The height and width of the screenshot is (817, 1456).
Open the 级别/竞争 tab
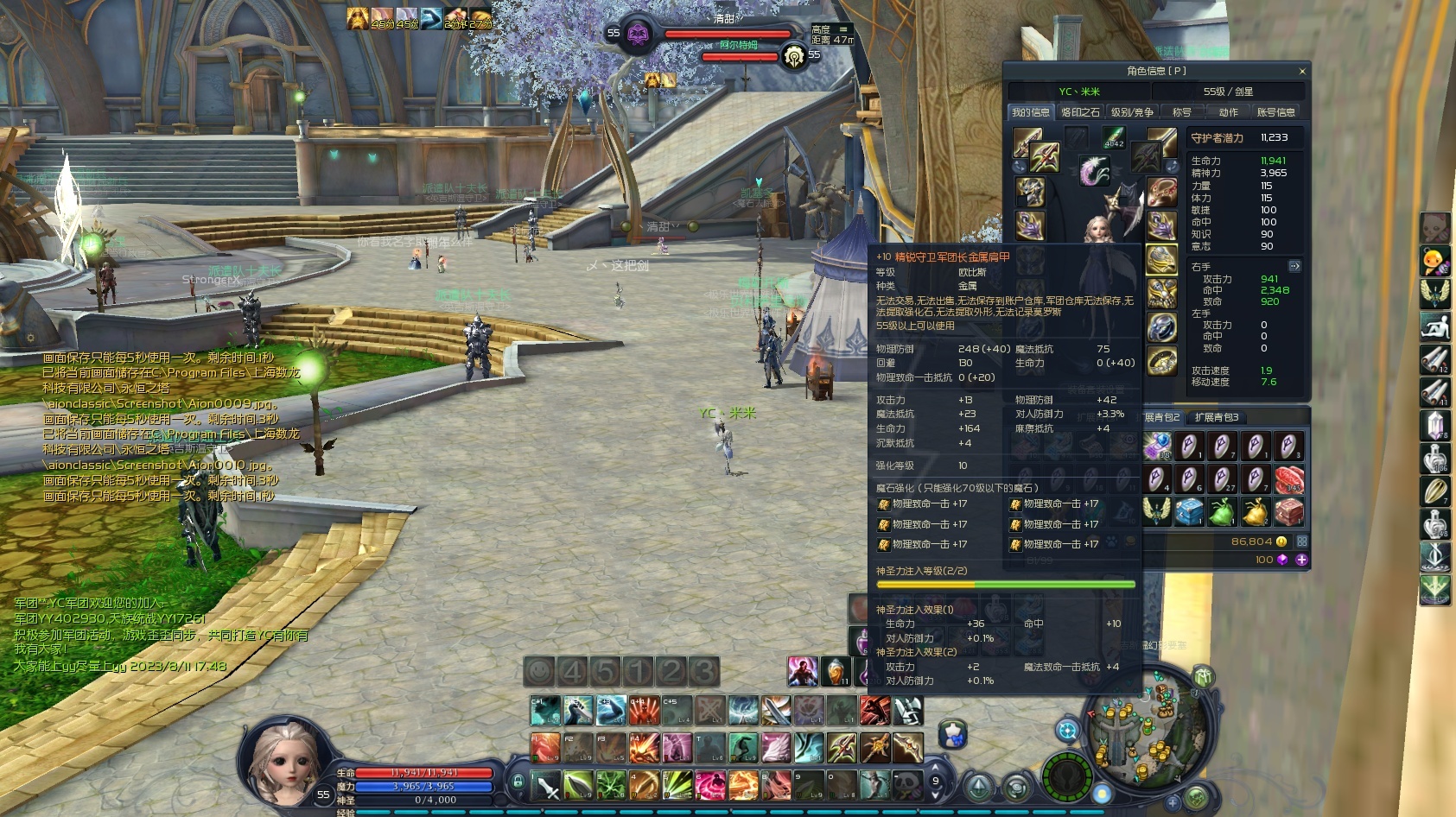1131,112
